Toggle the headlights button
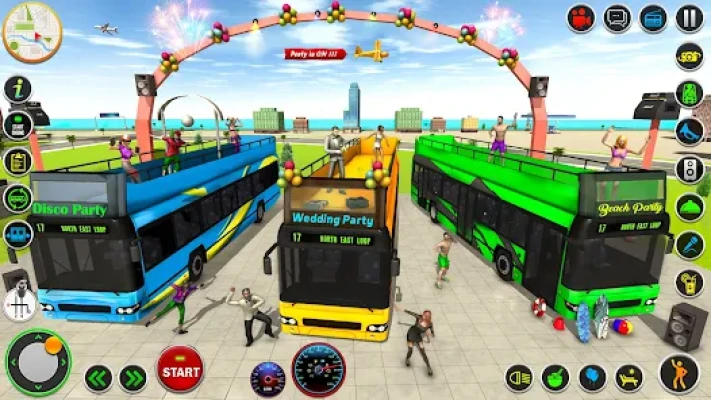This screenshot has height=400, width=711. (x=519, y=378)
